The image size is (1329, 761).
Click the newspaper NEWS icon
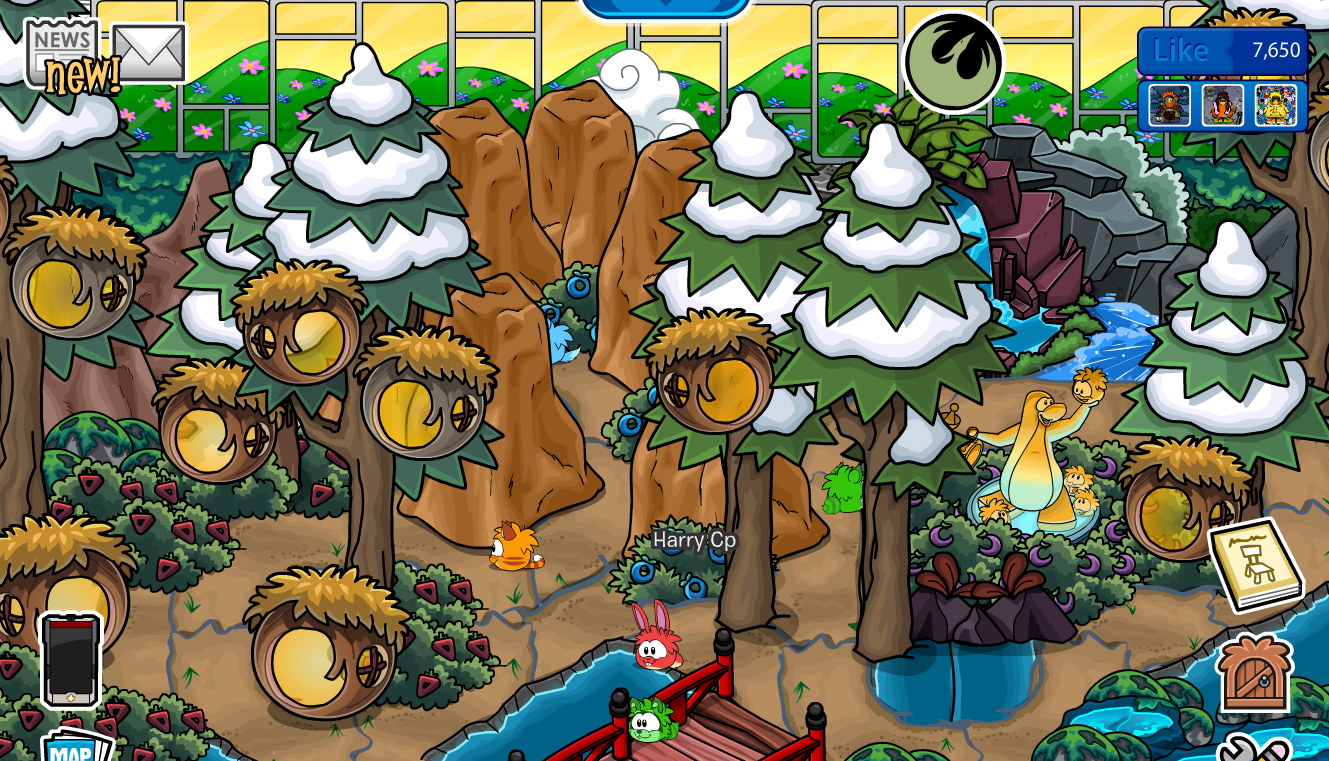(60, 40)
